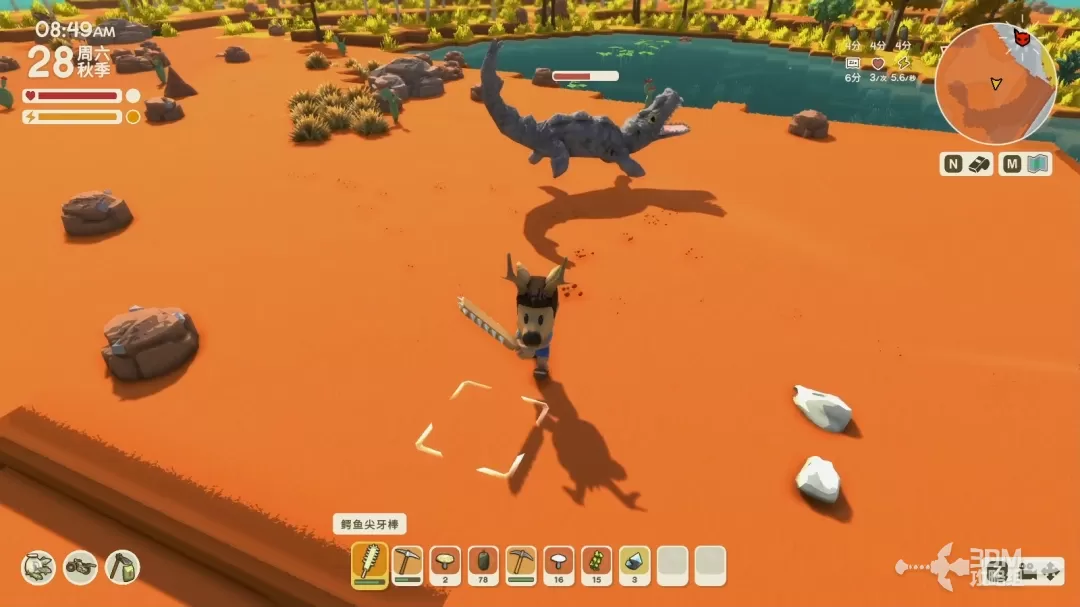This screenshot has height=607, width=1080.
Task: Select the ore chunk stack of 3
Action: [x=635, y=565]
